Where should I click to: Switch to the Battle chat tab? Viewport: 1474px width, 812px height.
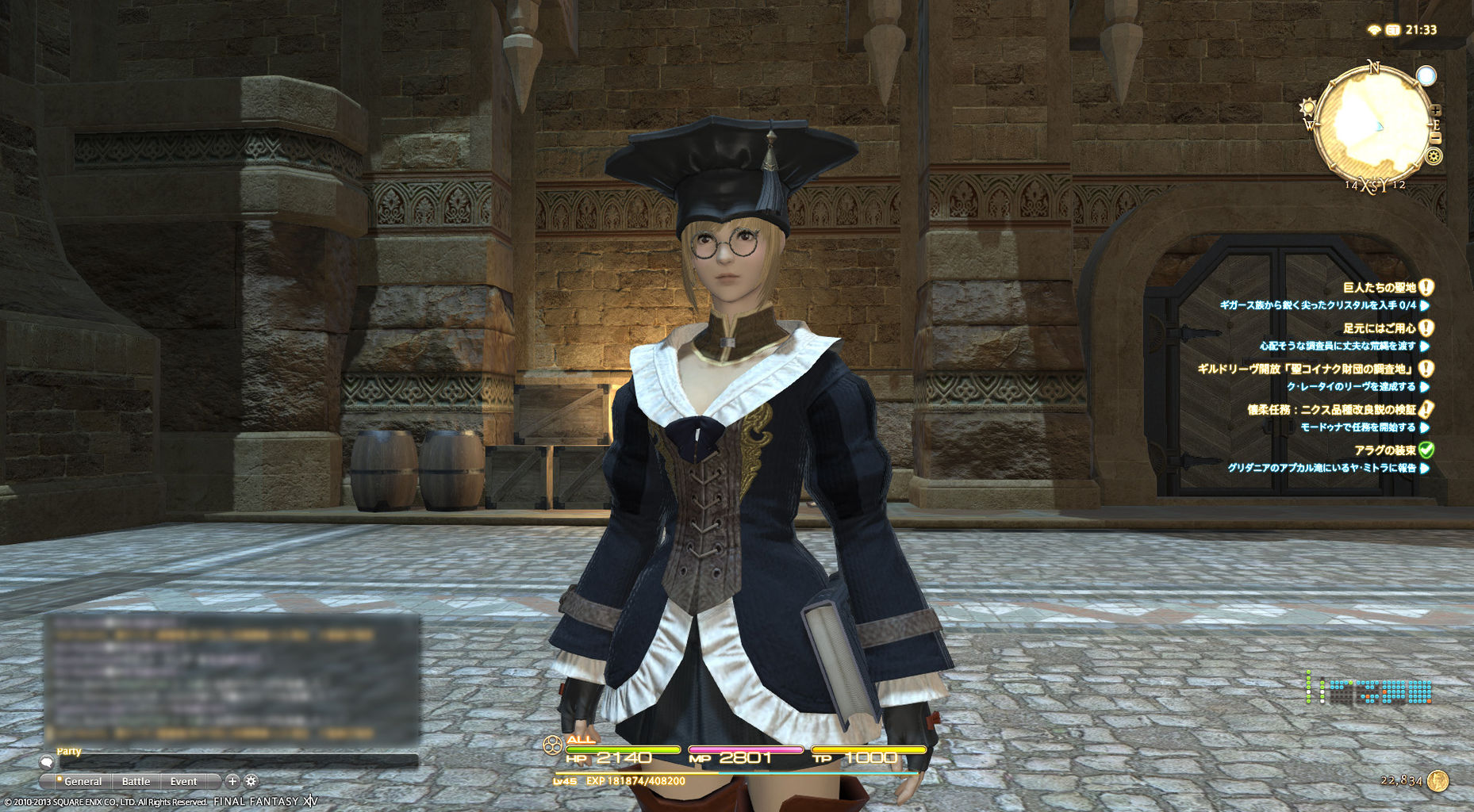click(136, 781)
